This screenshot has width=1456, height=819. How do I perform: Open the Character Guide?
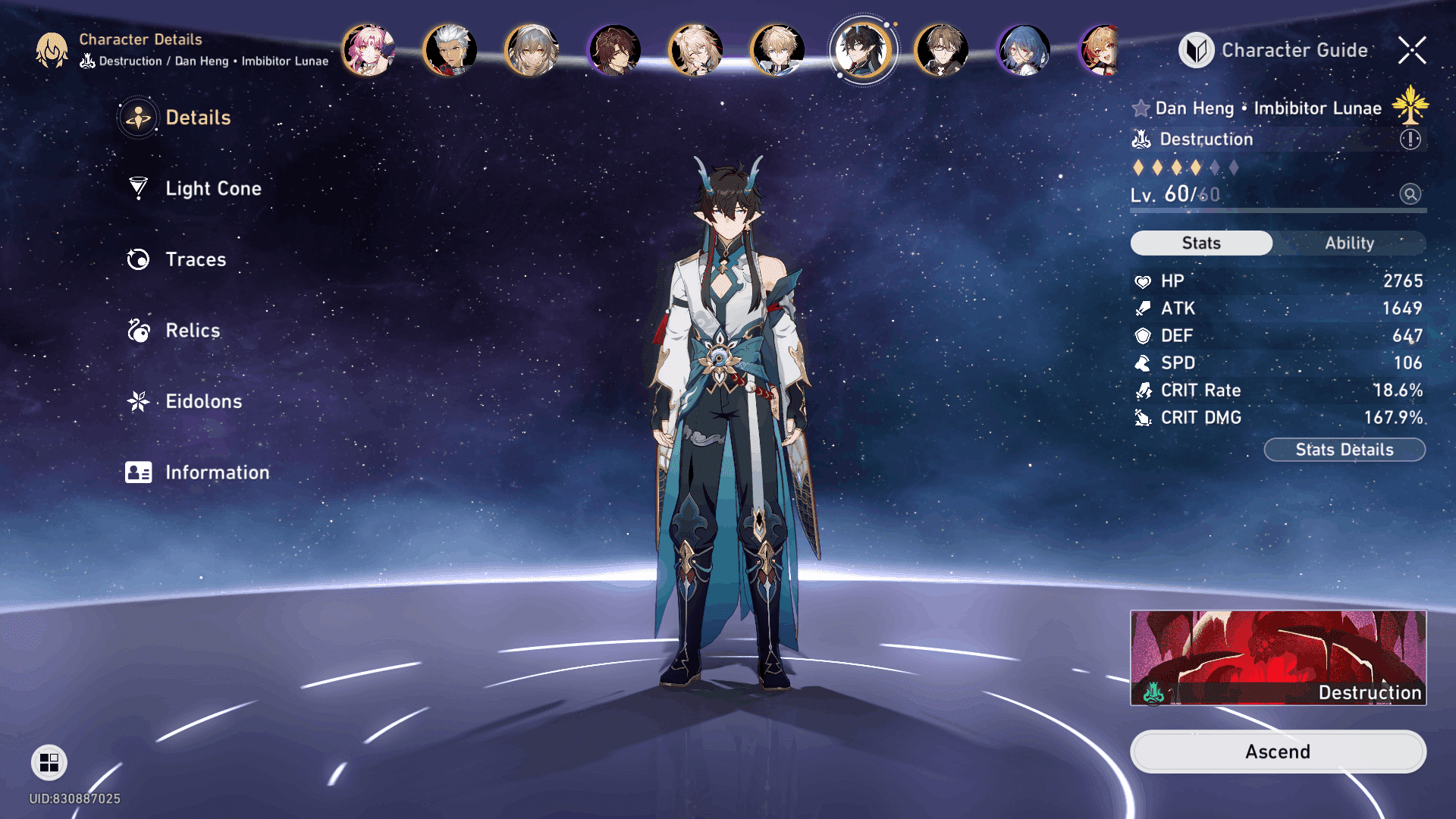pos(1274,50)
